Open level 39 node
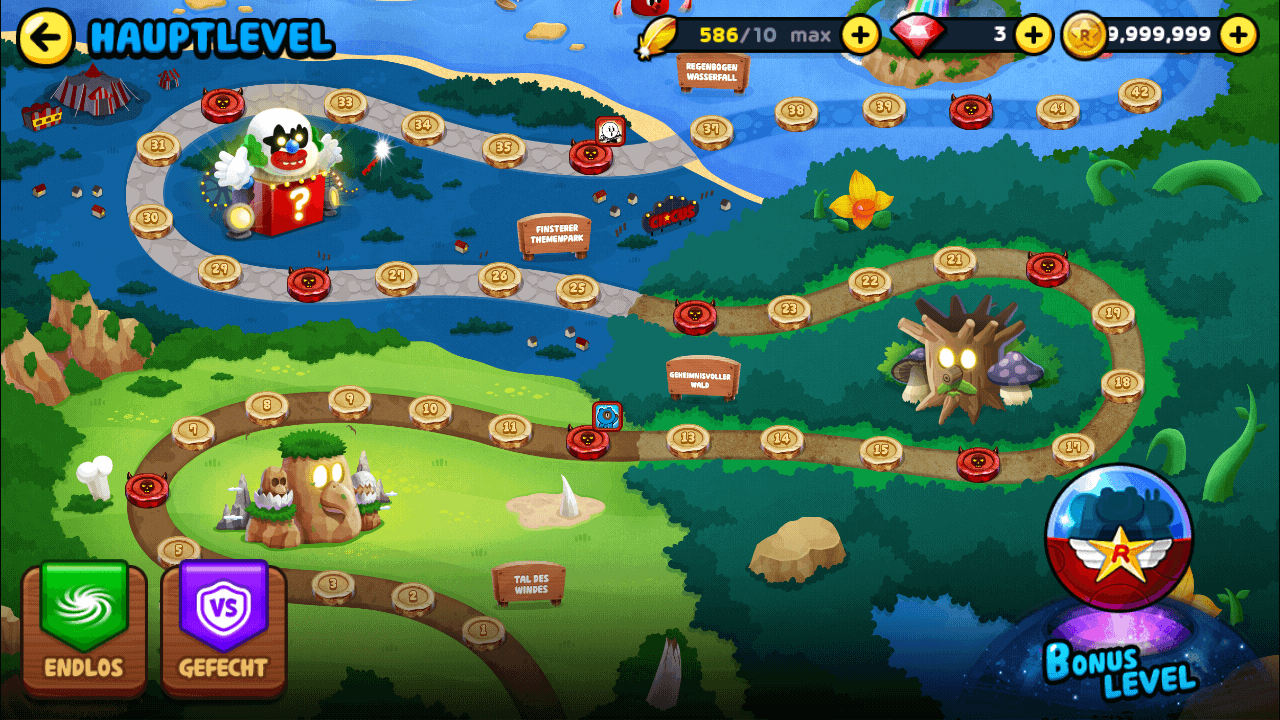 tap(884, 107)
